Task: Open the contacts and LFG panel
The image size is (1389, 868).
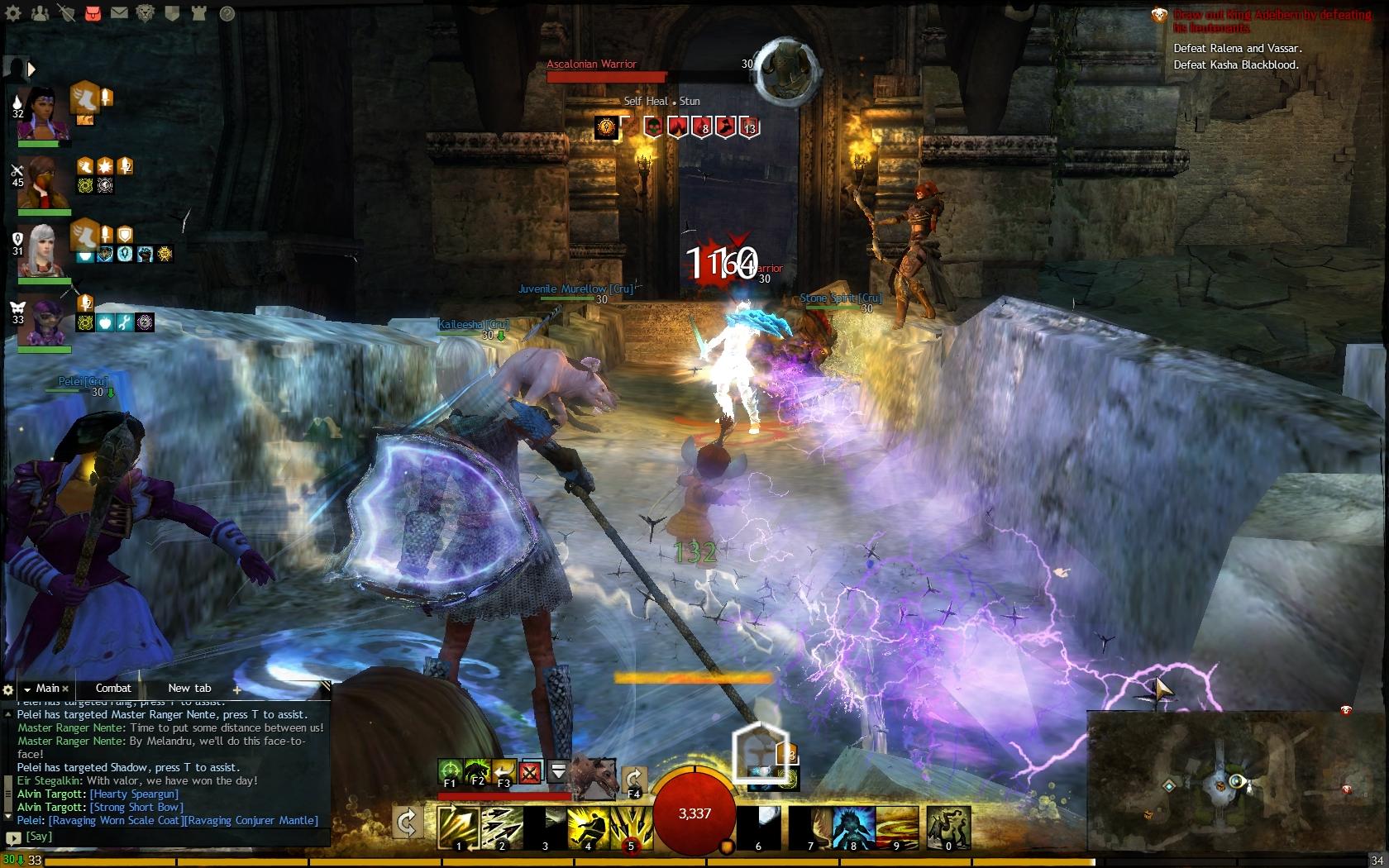Action: pos(40,13)
